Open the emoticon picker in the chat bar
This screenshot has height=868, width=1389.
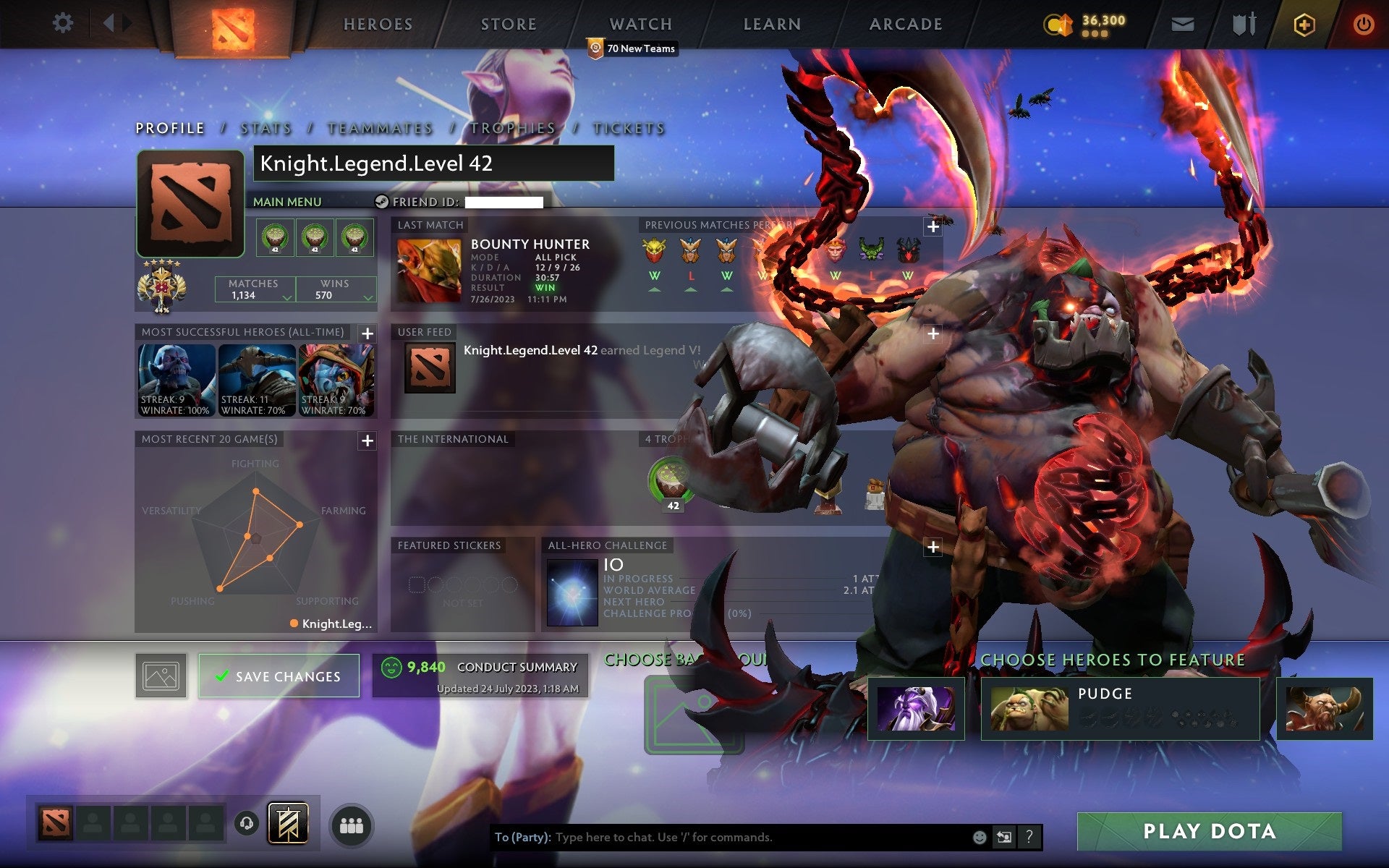click(980, 837)
